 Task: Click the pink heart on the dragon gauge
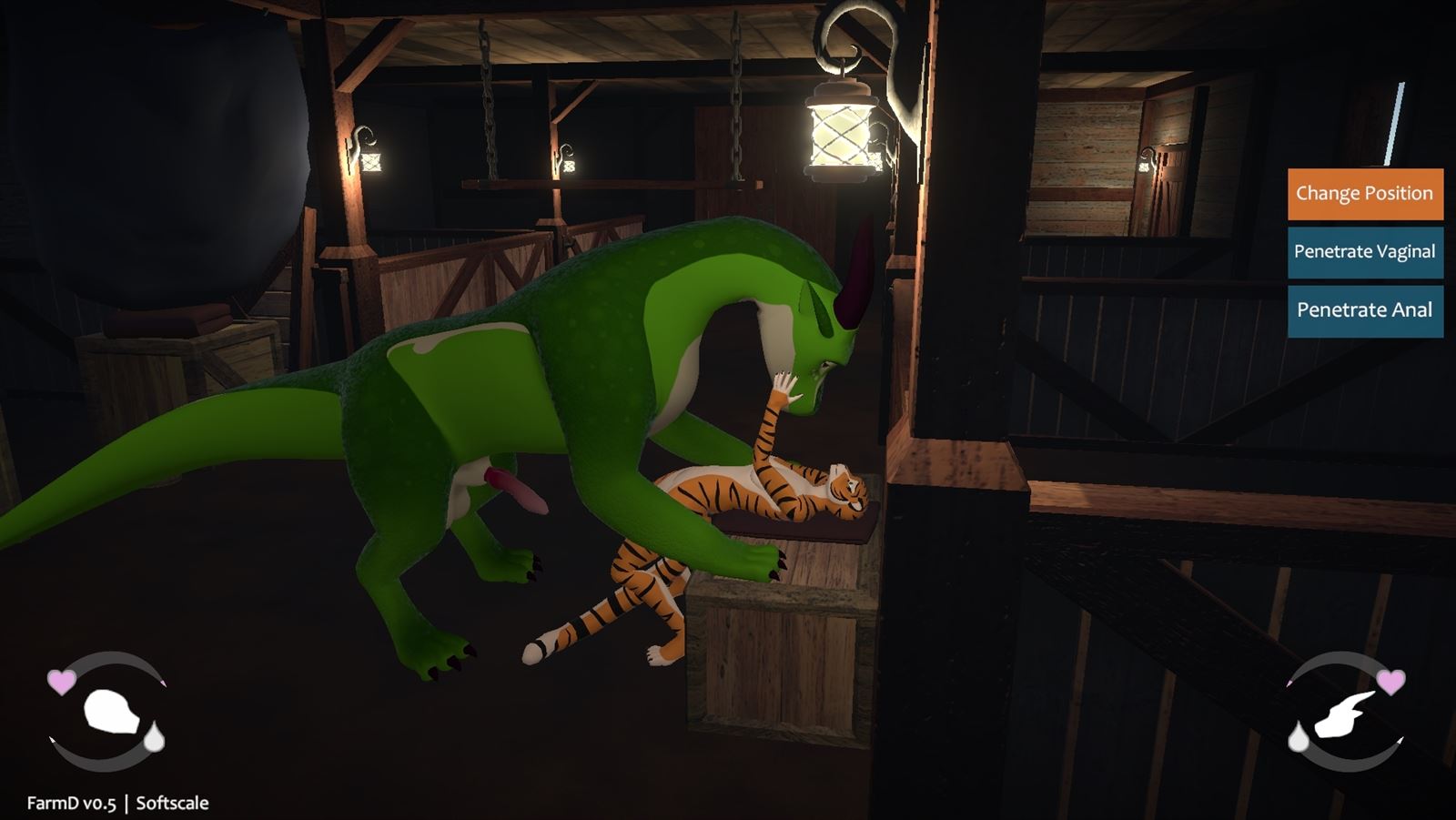pyautogui.click(x=1391, y=683)
